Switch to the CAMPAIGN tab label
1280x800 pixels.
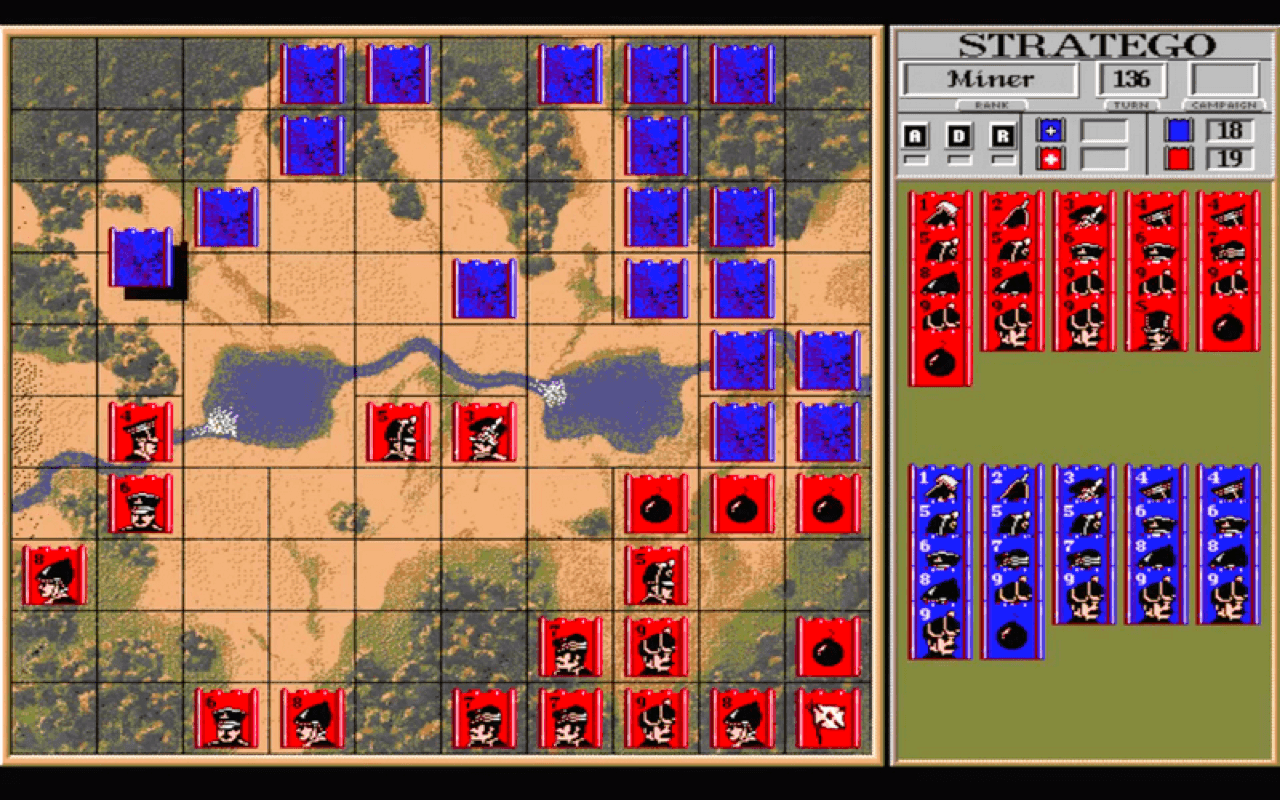[1222, 105]
